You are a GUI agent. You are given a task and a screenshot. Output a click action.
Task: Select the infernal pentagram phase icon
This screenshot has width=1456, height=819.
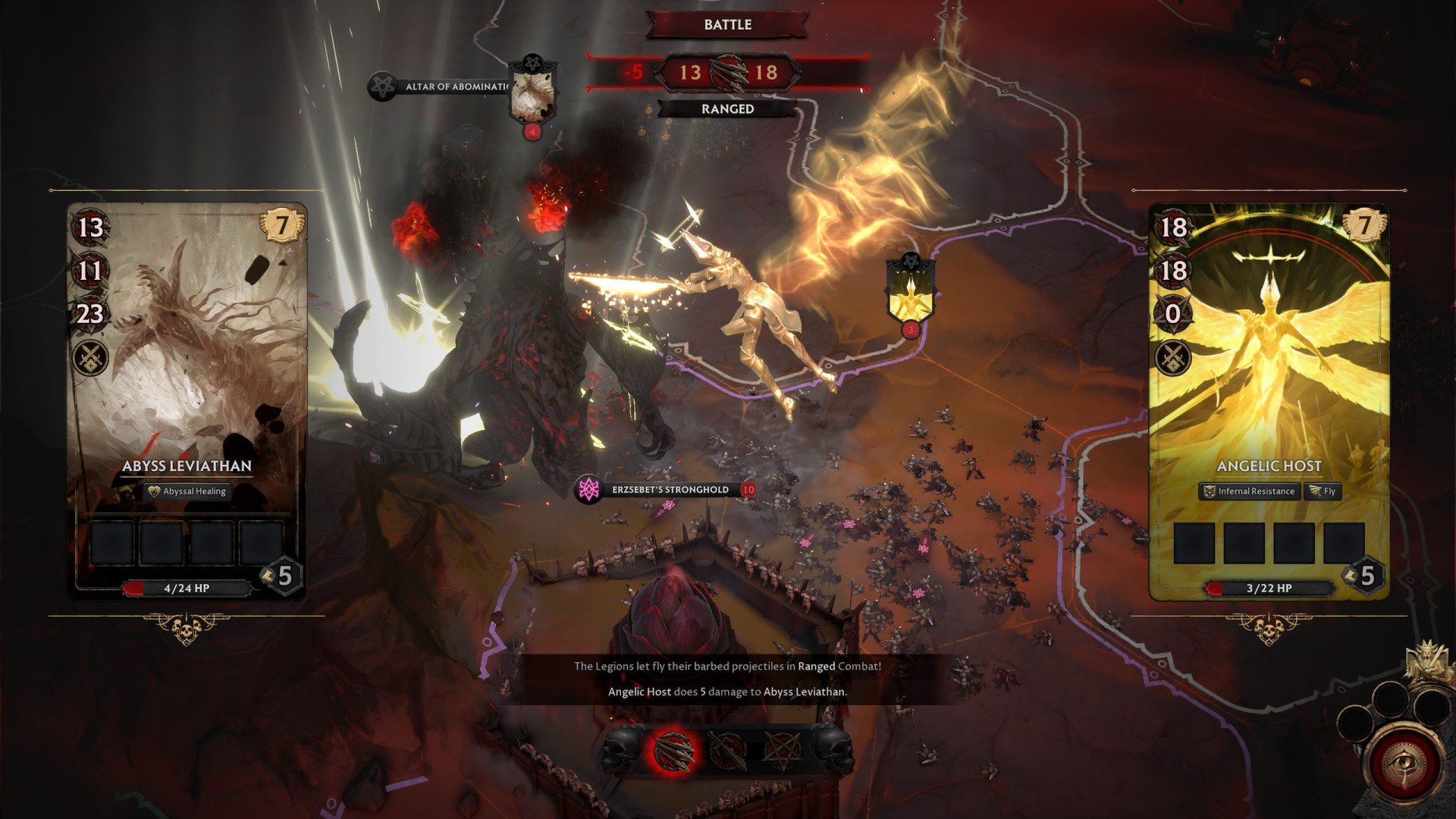point(782,749)
